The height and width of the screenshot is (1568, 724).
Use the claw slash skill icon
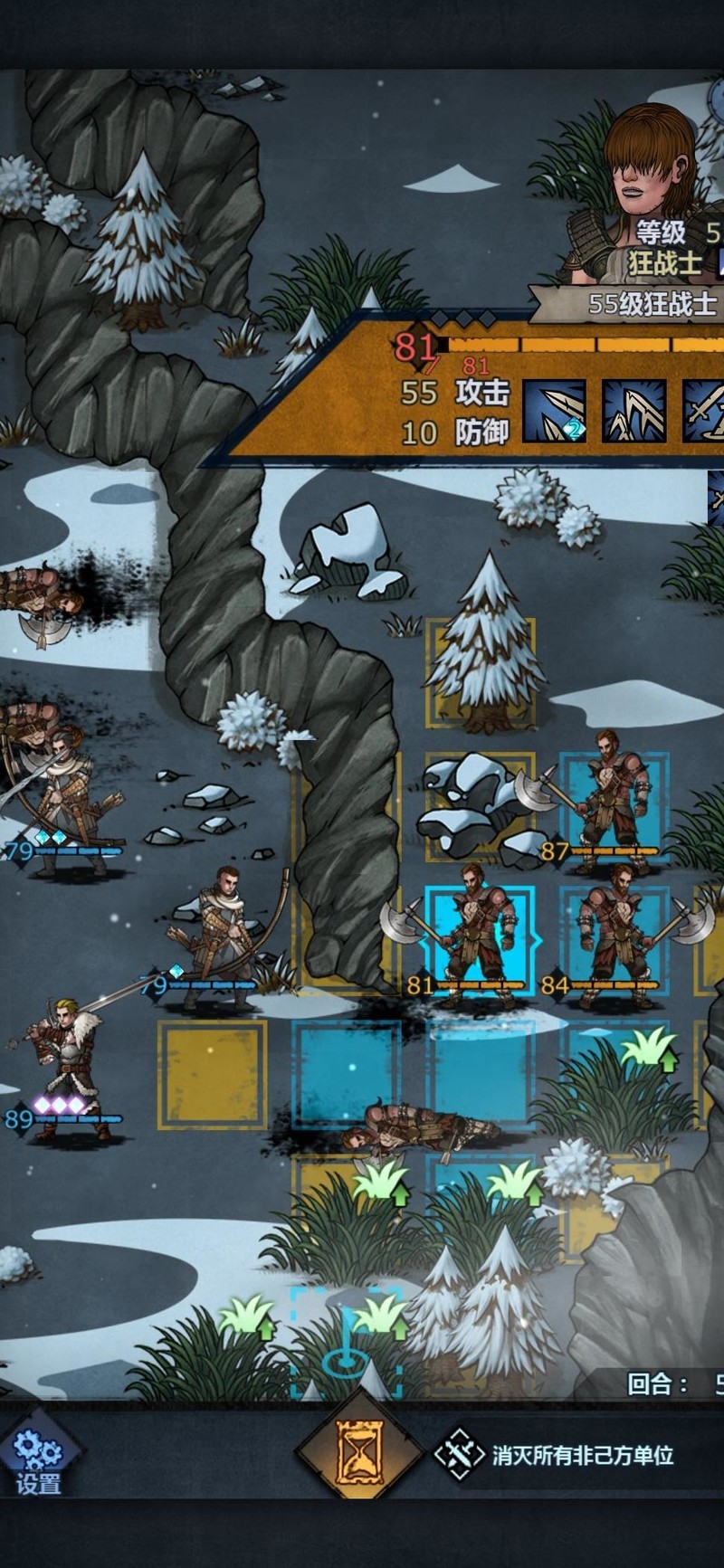click(x=633, y=412)
